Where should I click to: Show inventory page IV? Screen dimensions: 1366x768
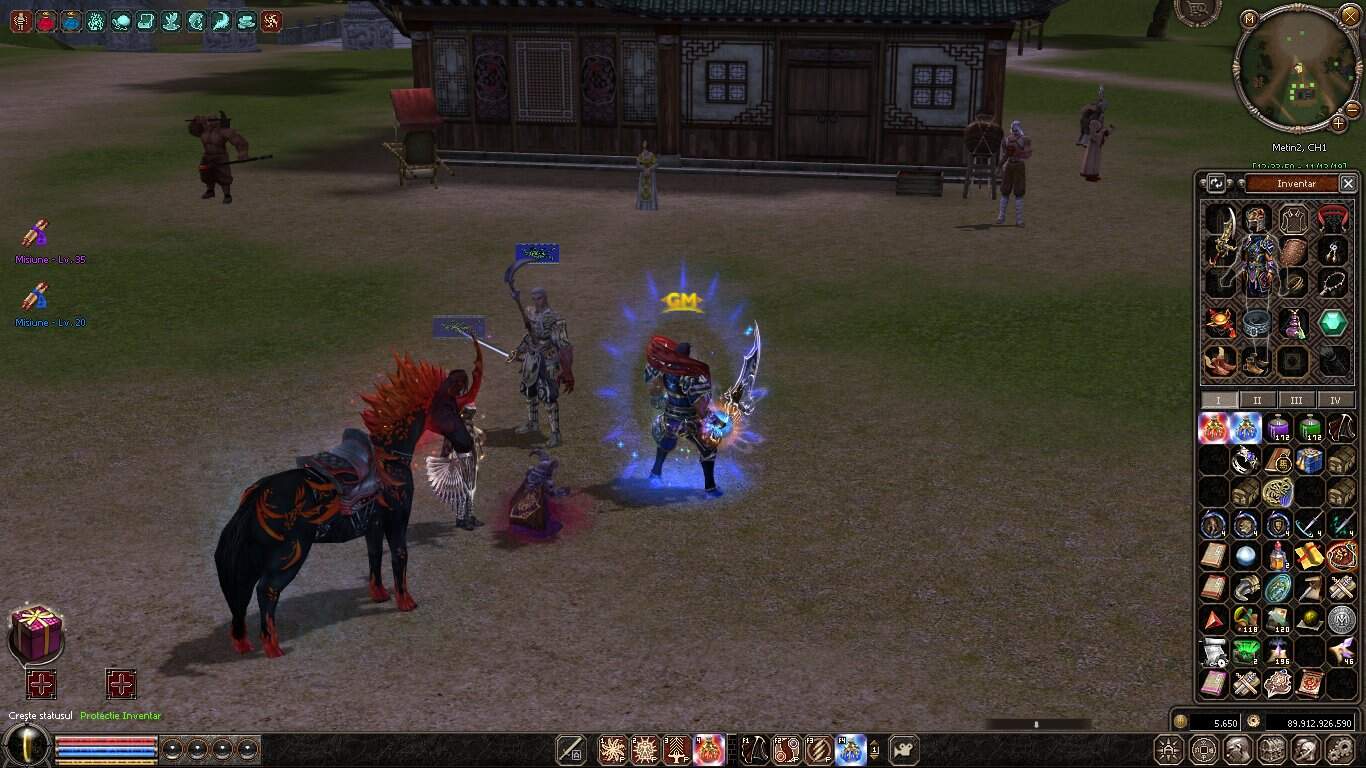tap(1335, 400)
